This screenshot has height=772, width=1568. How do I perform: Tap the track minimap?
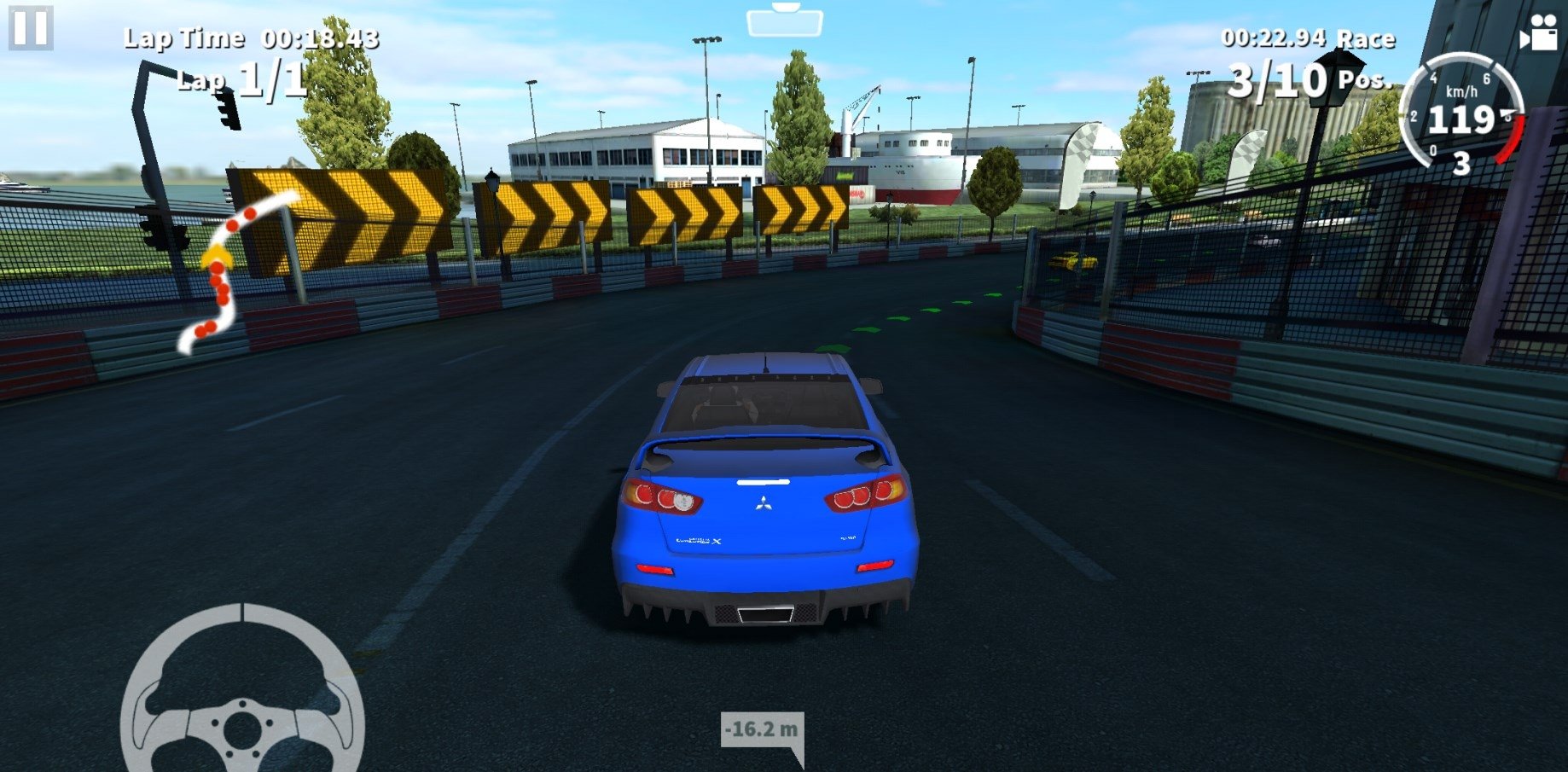(230, 269)
